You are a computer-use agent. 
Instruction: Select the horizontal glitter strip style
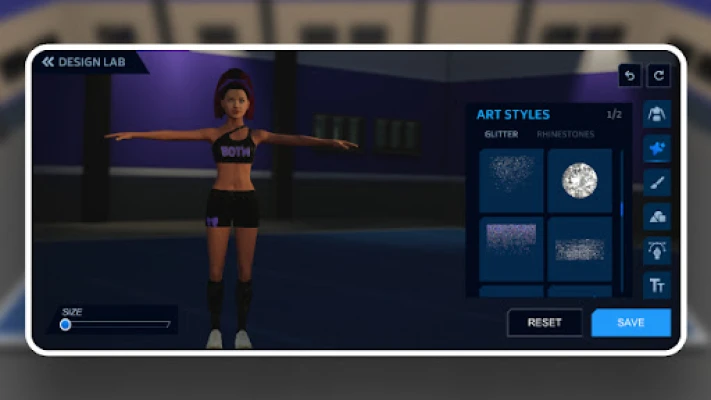pos(579,247)
